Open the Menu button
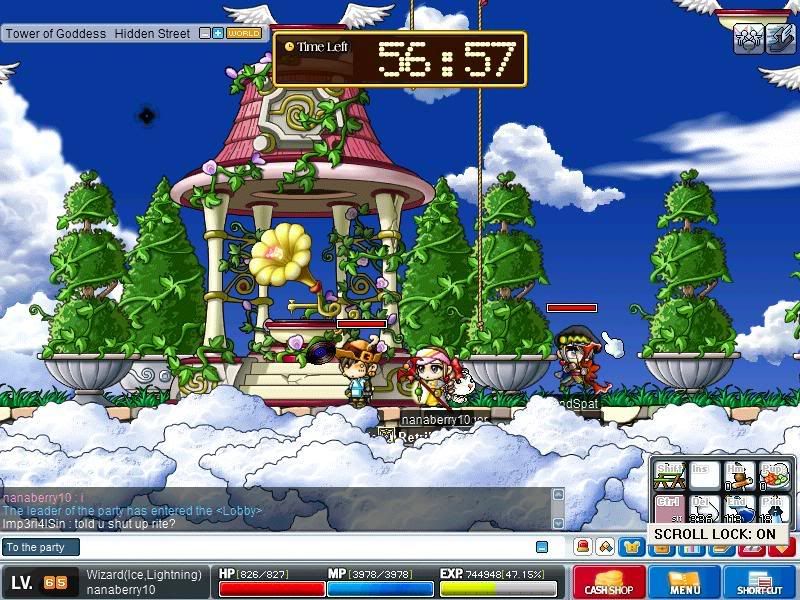 [685, 582]
